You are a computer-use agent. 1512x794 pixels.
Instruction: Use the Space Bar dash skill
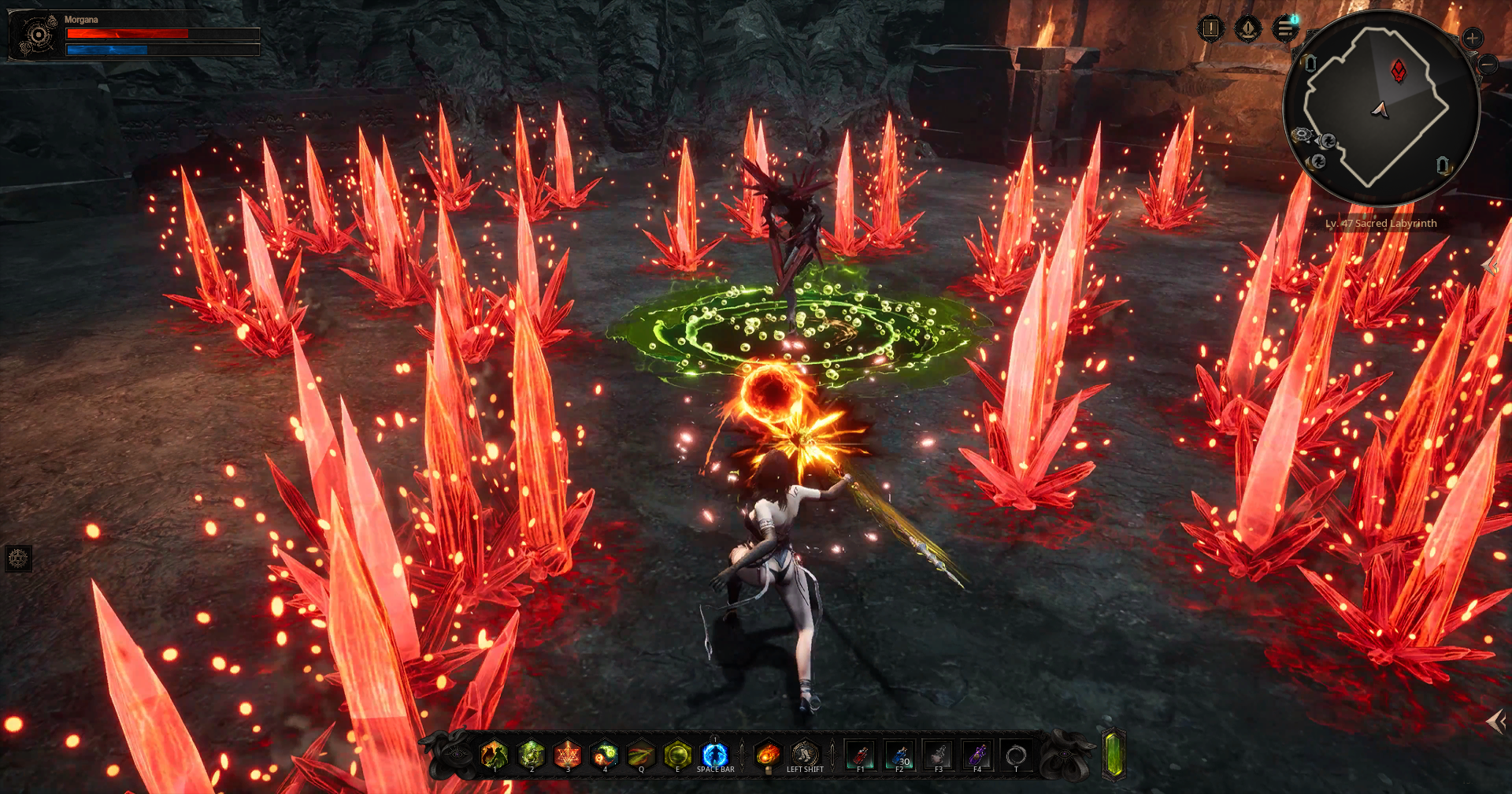[713, 755]
